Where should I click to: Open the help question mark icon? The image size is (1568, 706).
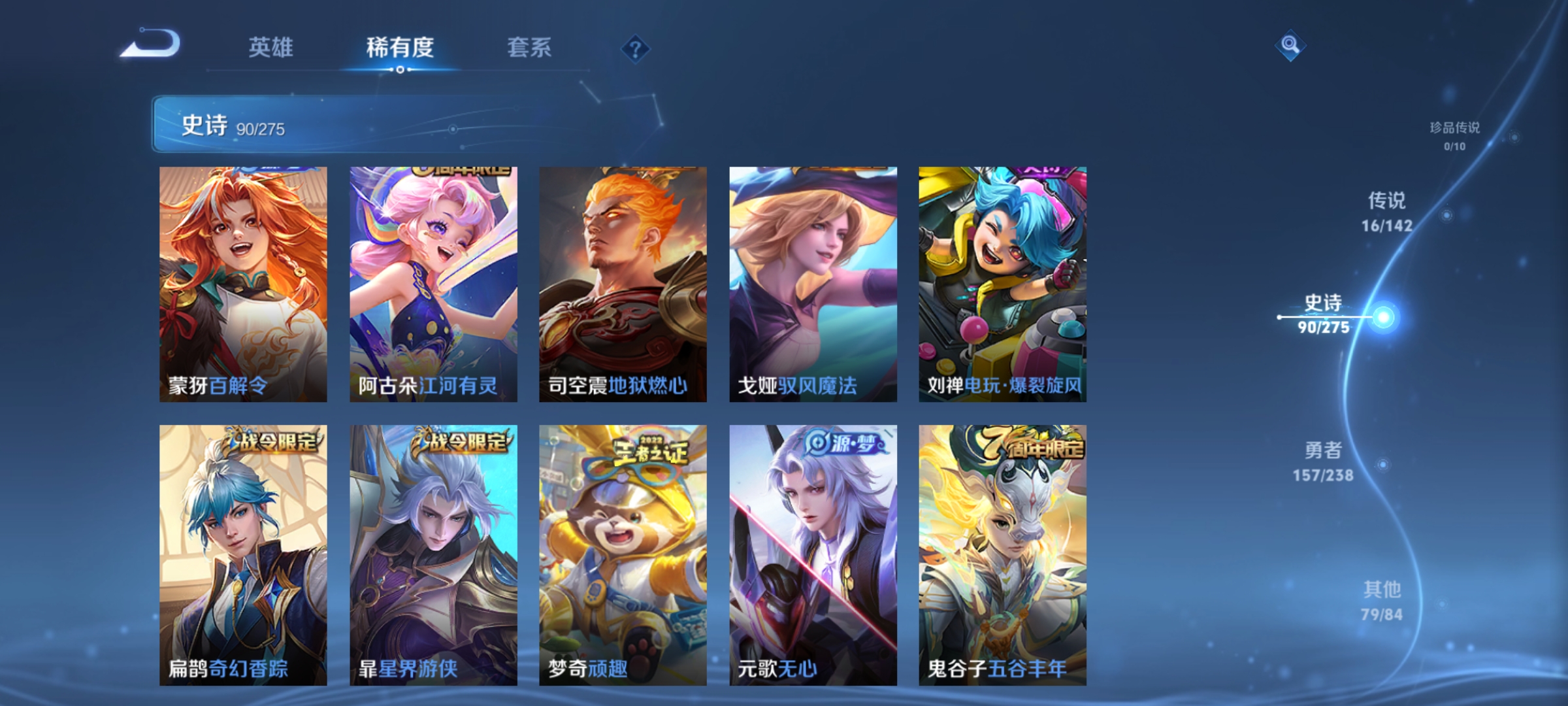pos(636,50)
